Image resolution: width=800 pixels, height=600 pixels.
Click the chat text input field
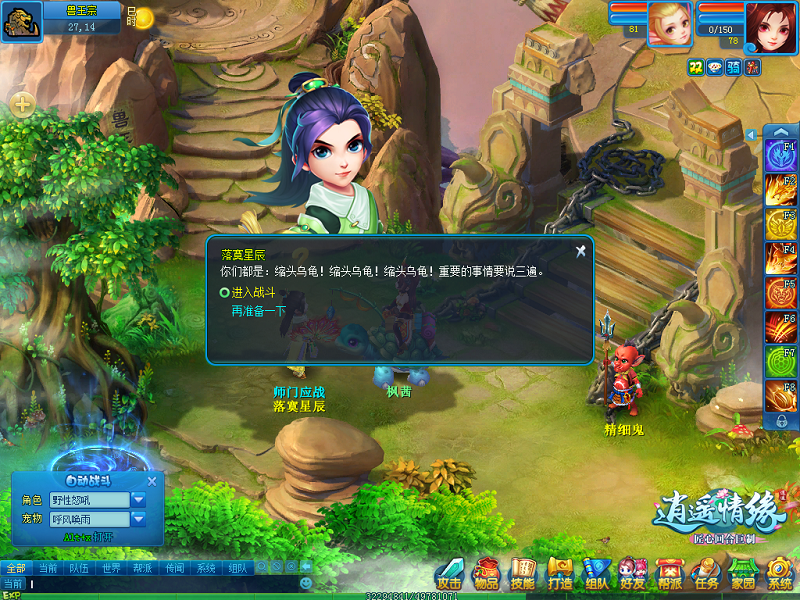pyautogui.click(x=160, y=583)
